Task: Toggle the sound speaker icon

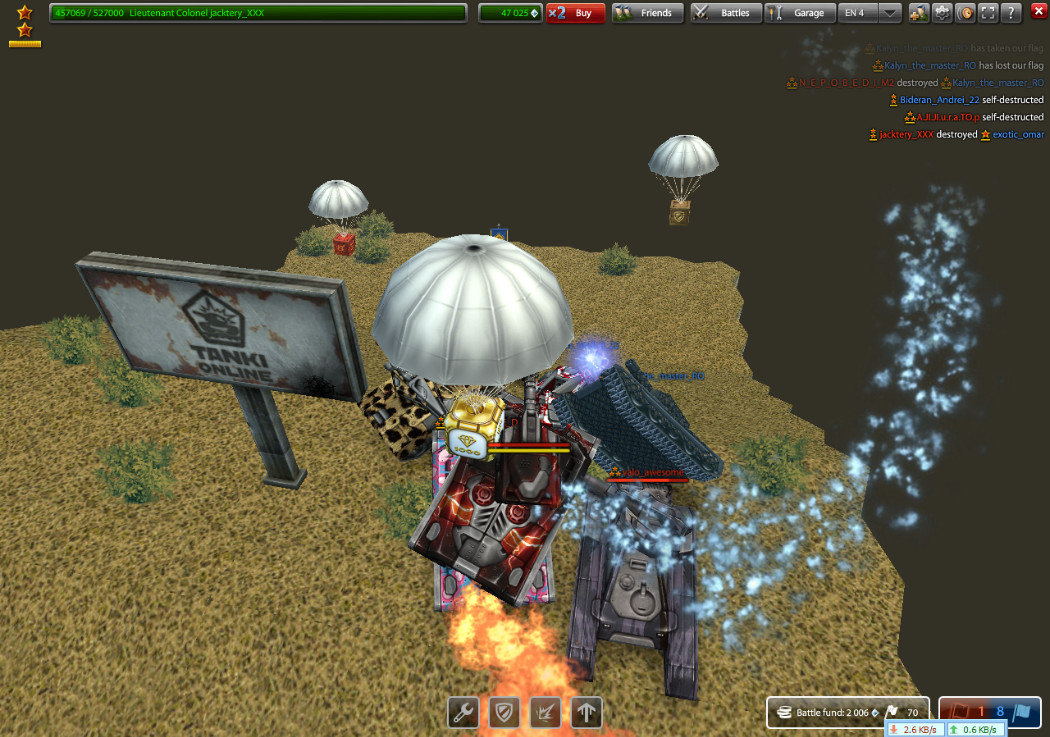Action: coord(965,13)
